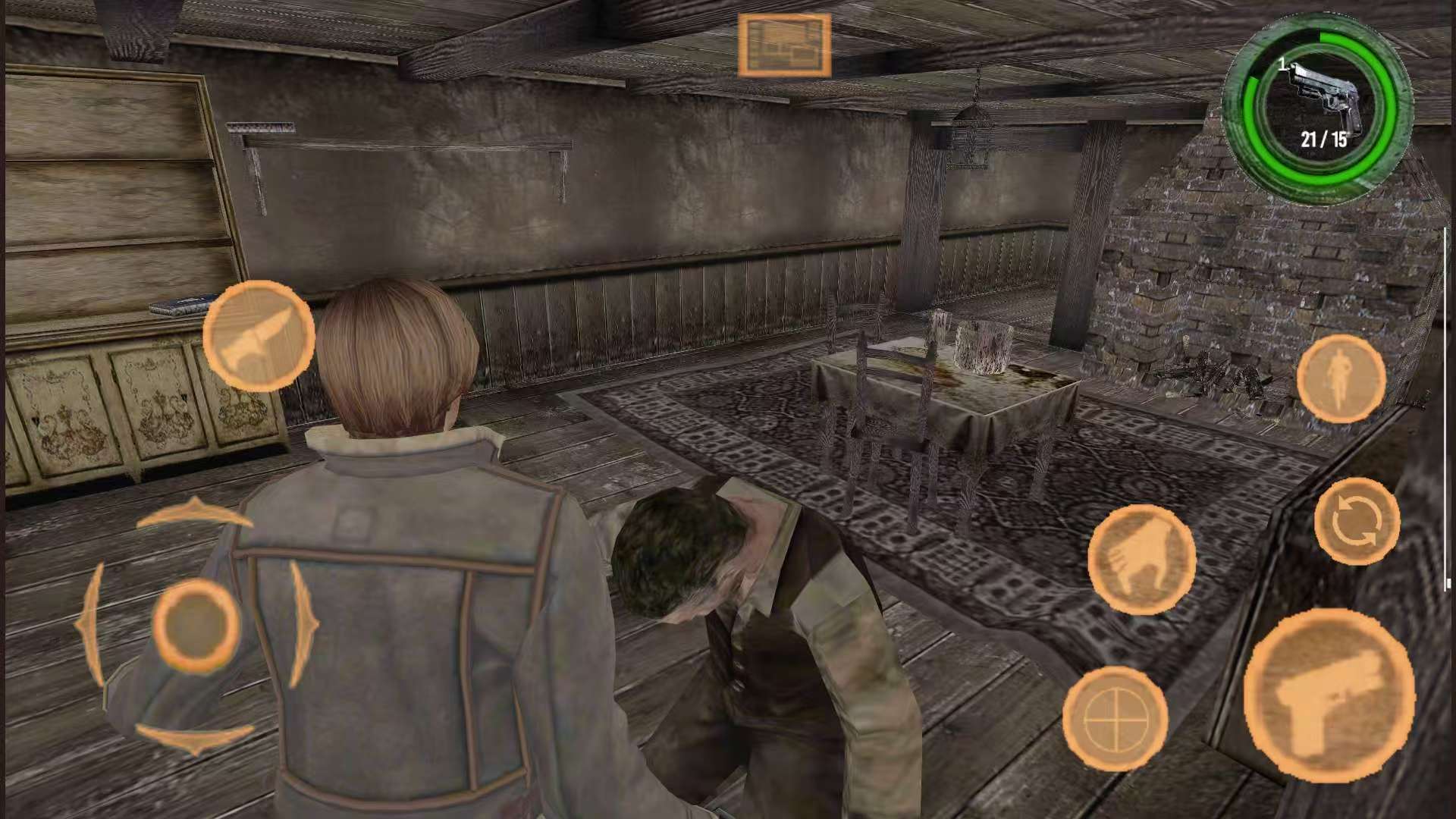Viewport: 1456px width, 819px height.
Task: Toggle the running figure sprint button
Action: coord(1341,378)
